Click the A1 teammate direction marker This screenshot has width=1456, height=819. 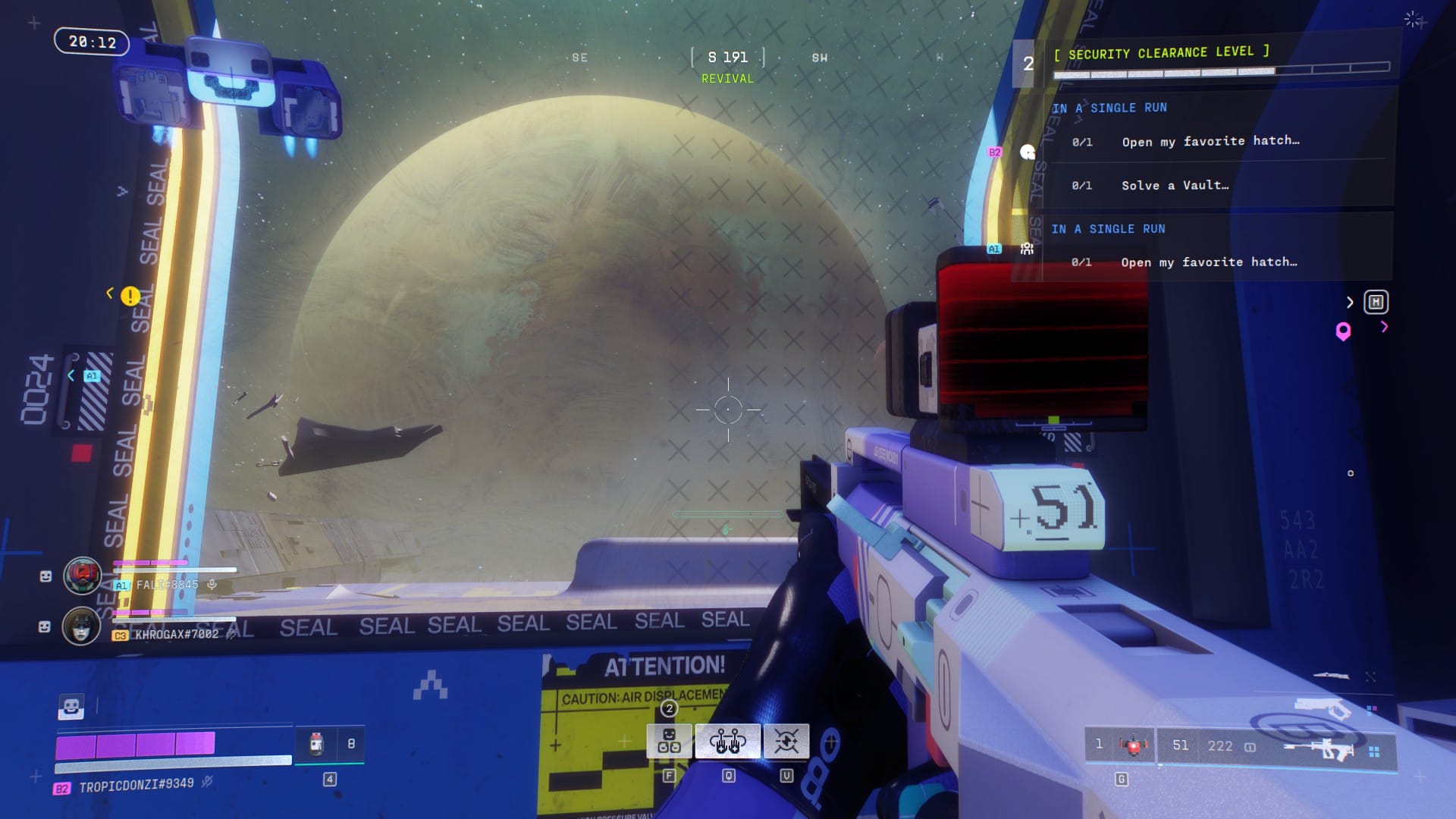[92, 376]
